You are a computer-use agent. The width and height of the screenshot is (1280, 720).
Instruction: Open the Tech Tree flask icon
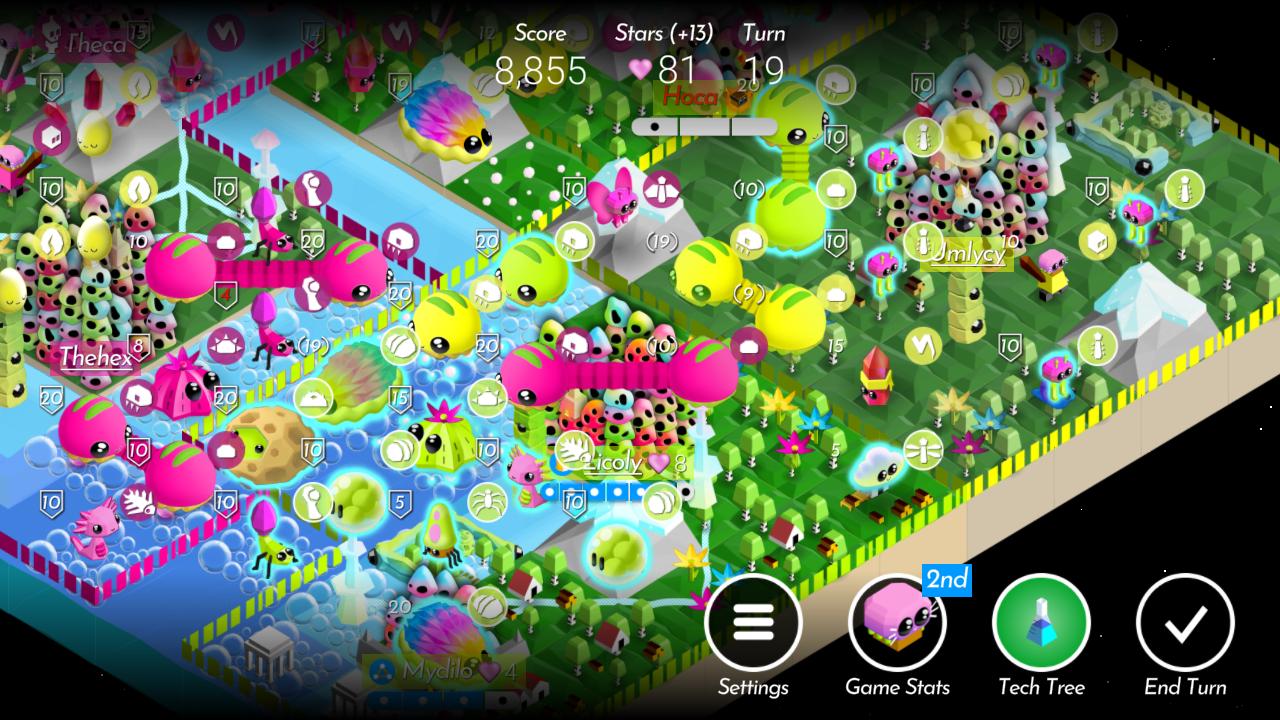point(1039,625)
